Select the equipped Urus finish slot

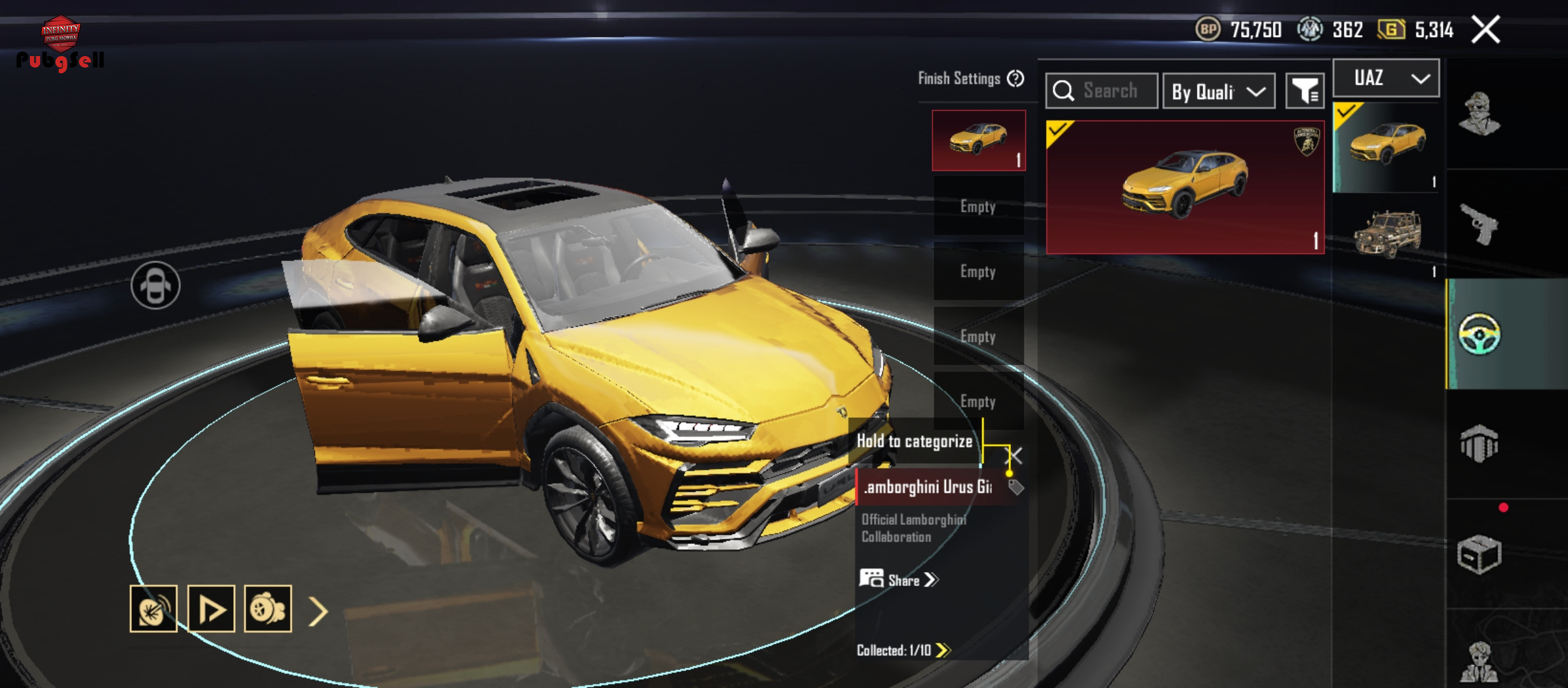(x=978, y=140)
